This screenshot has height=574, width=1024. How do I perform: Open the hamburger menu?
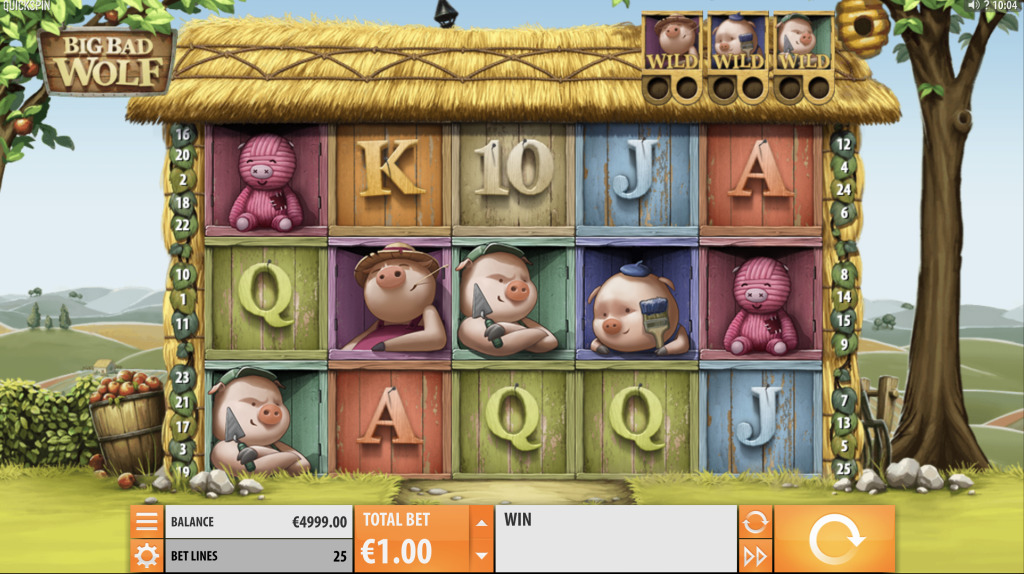point(147,522)
